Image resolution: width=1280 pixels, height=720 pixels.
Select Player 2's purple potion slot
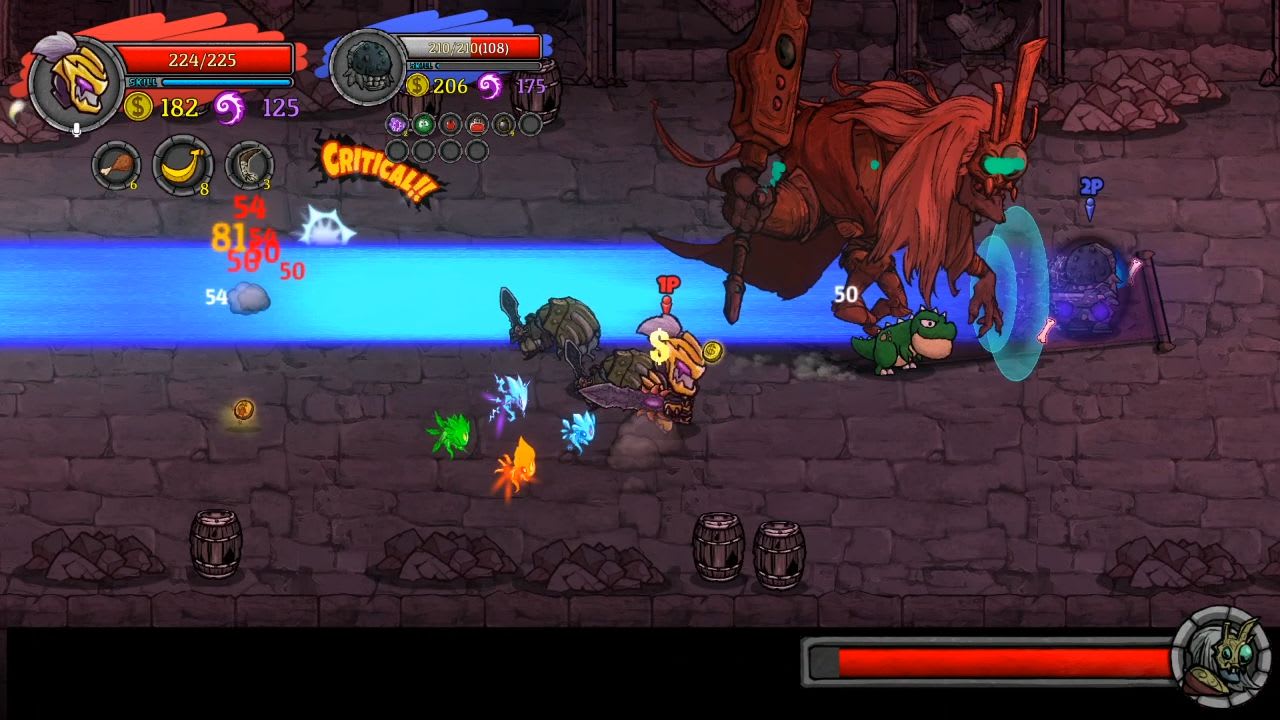click(x=396, y=124)
